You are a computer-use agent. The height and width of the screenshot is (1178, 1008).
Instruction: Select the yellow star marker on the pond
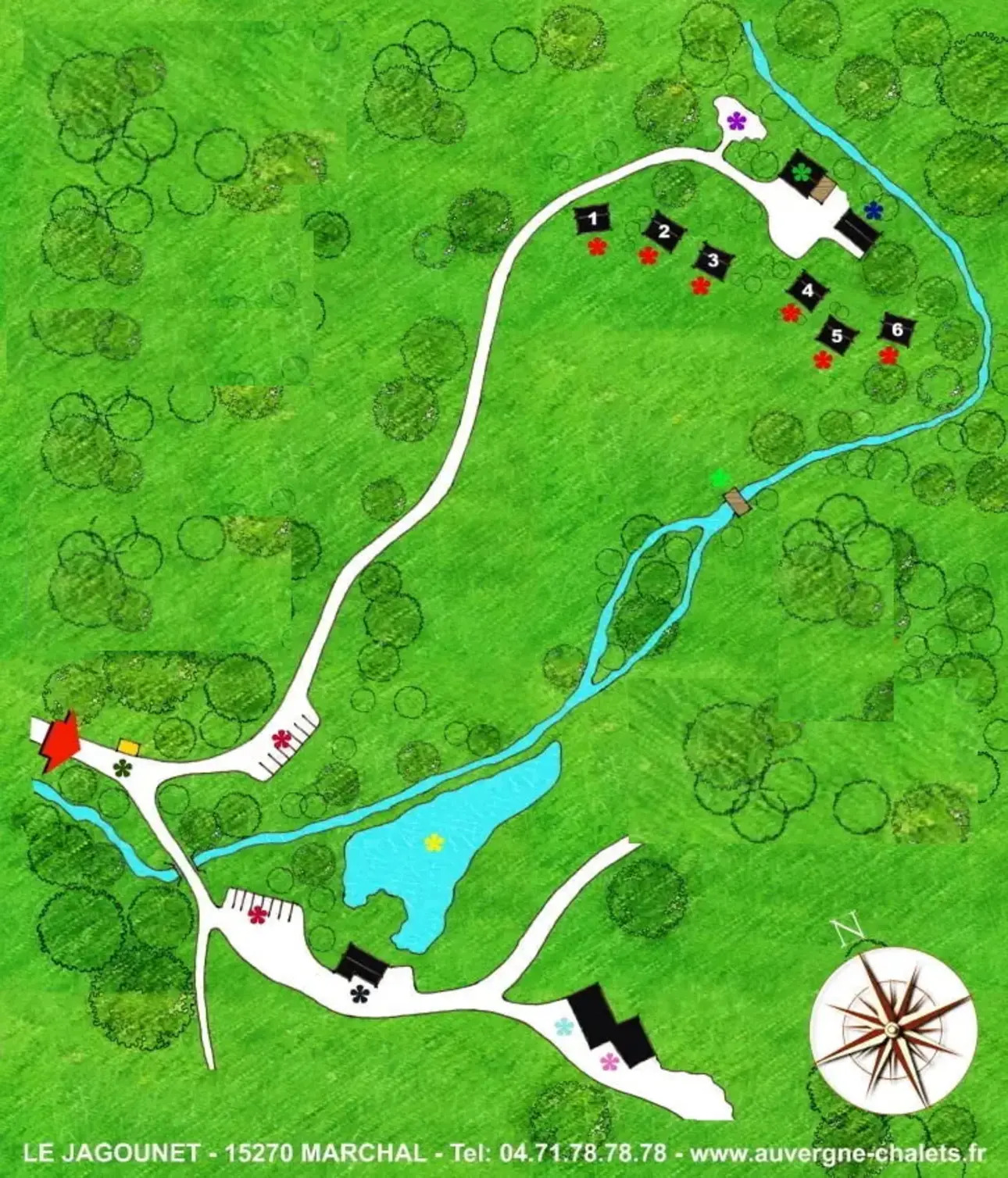click(x=434, y=842)
